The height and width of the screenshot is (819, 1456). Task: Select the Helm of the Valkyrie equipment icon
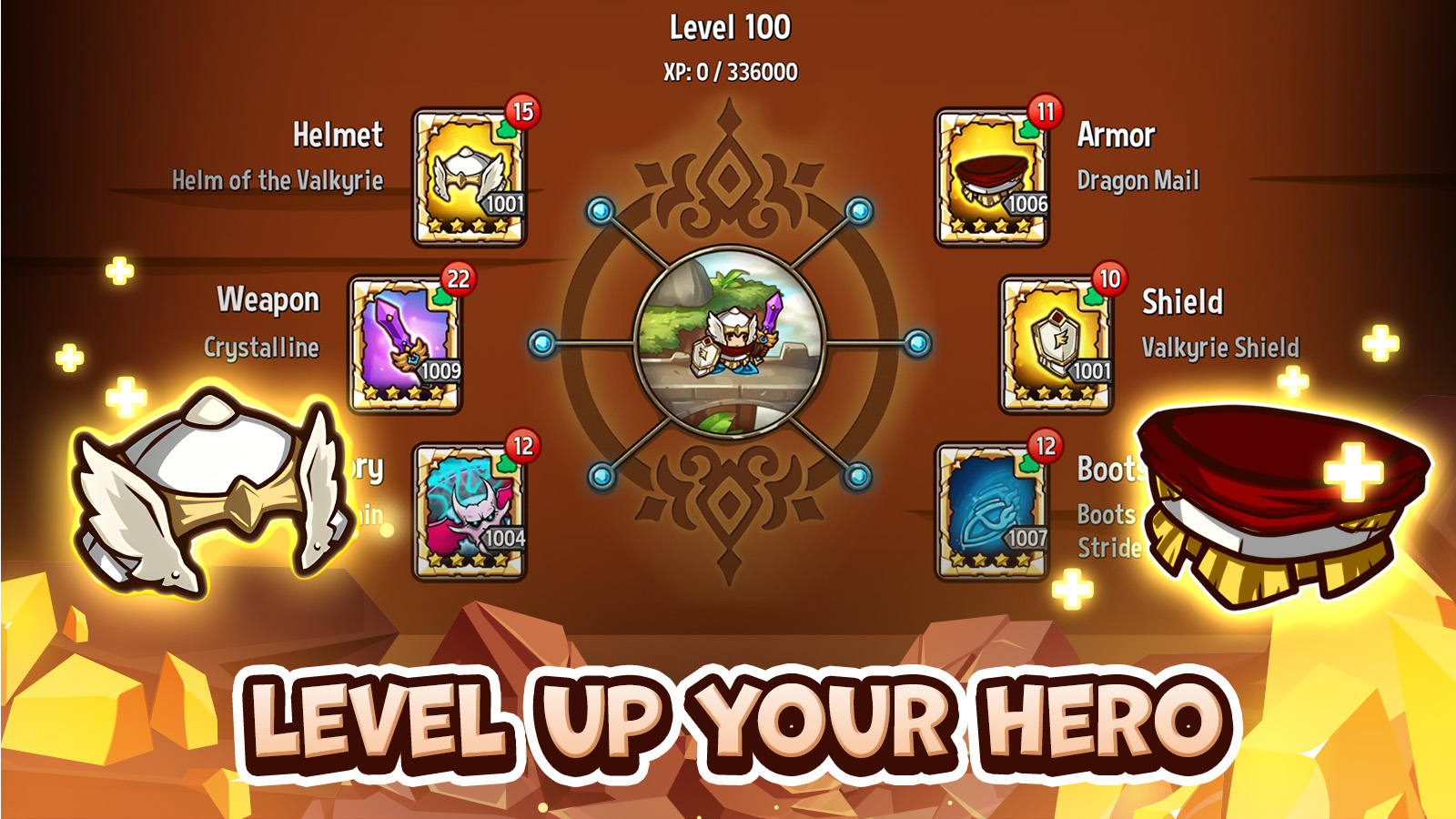point(470,177)
